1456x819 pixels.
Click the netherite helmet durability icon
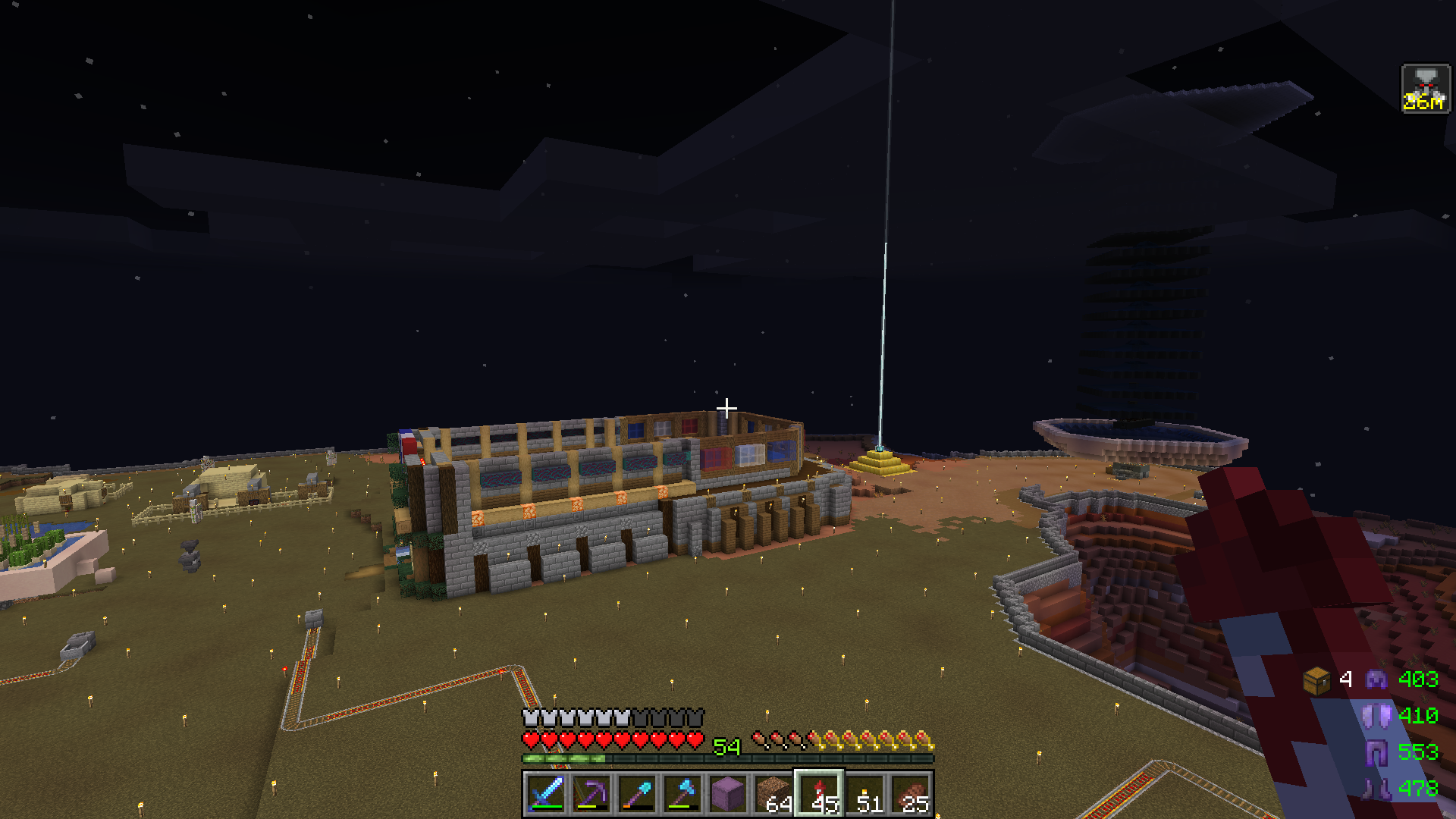[1376, 679]
